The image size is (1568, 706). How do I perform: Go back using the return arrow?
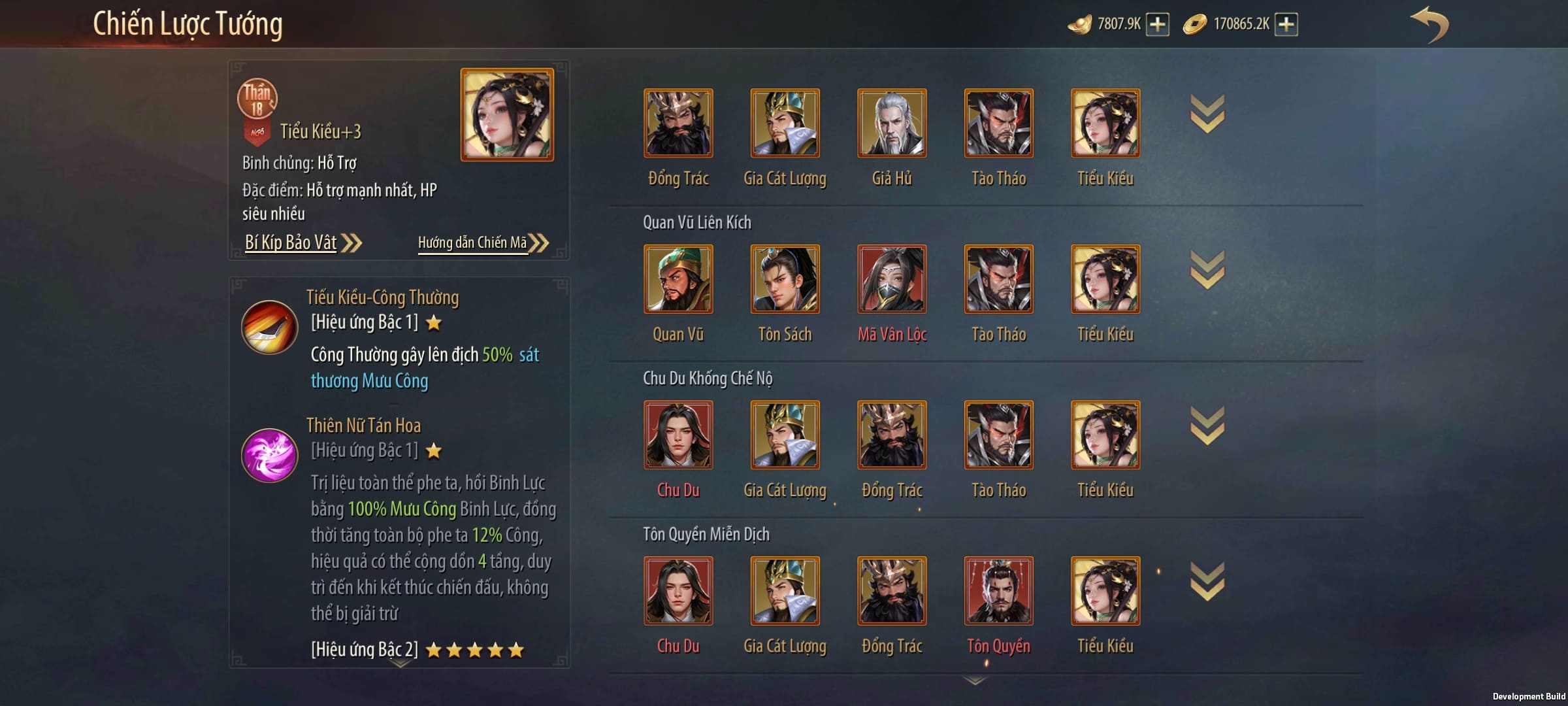(1429, 25)
